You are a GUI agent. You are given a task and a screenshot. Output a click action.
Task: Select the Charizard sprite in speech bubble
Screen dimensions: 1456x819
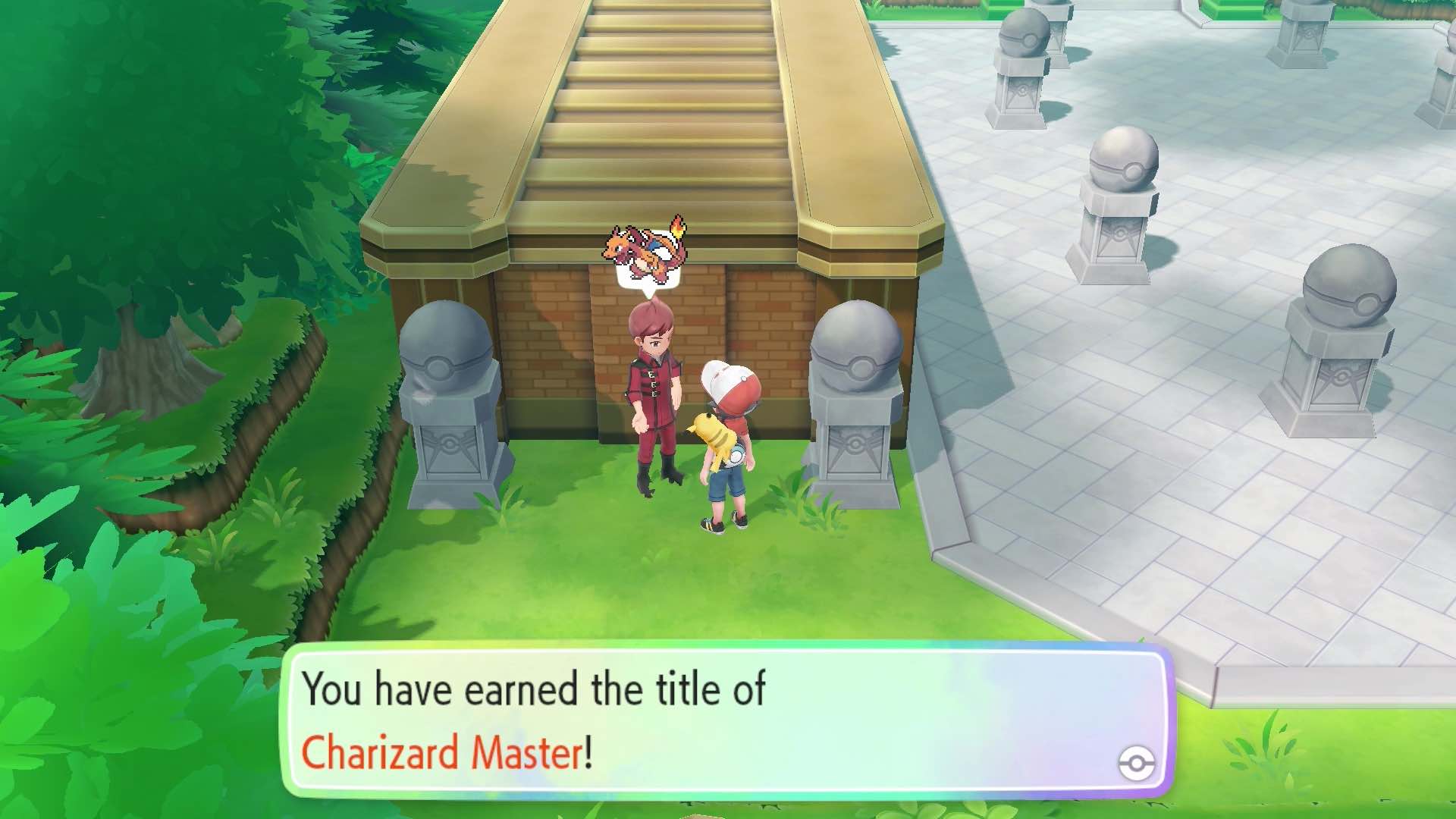[641, 250]
